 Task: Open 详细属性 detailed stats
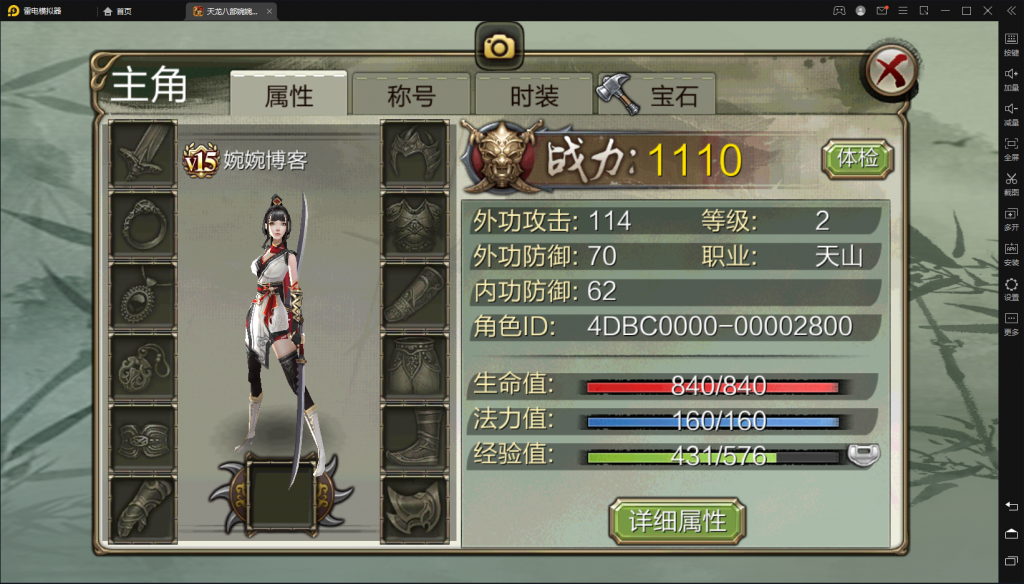tap(677, 521)
